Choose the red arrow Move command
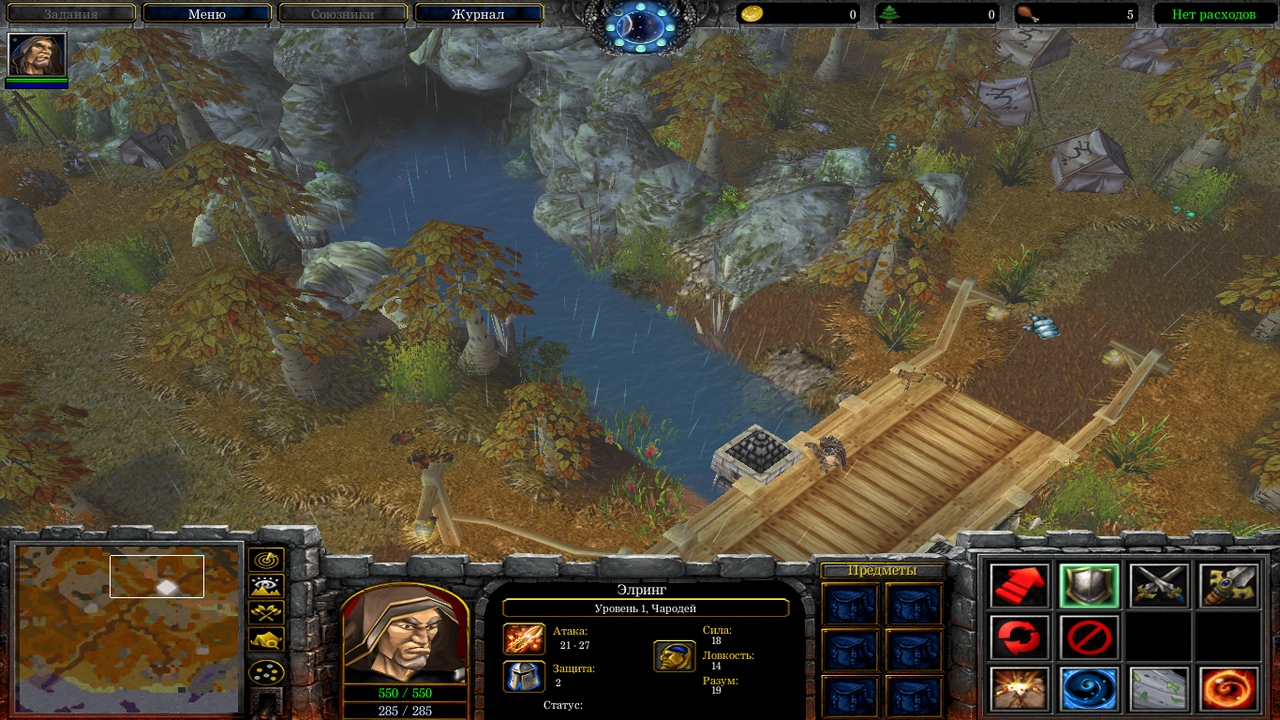Screen dimensions: 1280x720 1020,586
